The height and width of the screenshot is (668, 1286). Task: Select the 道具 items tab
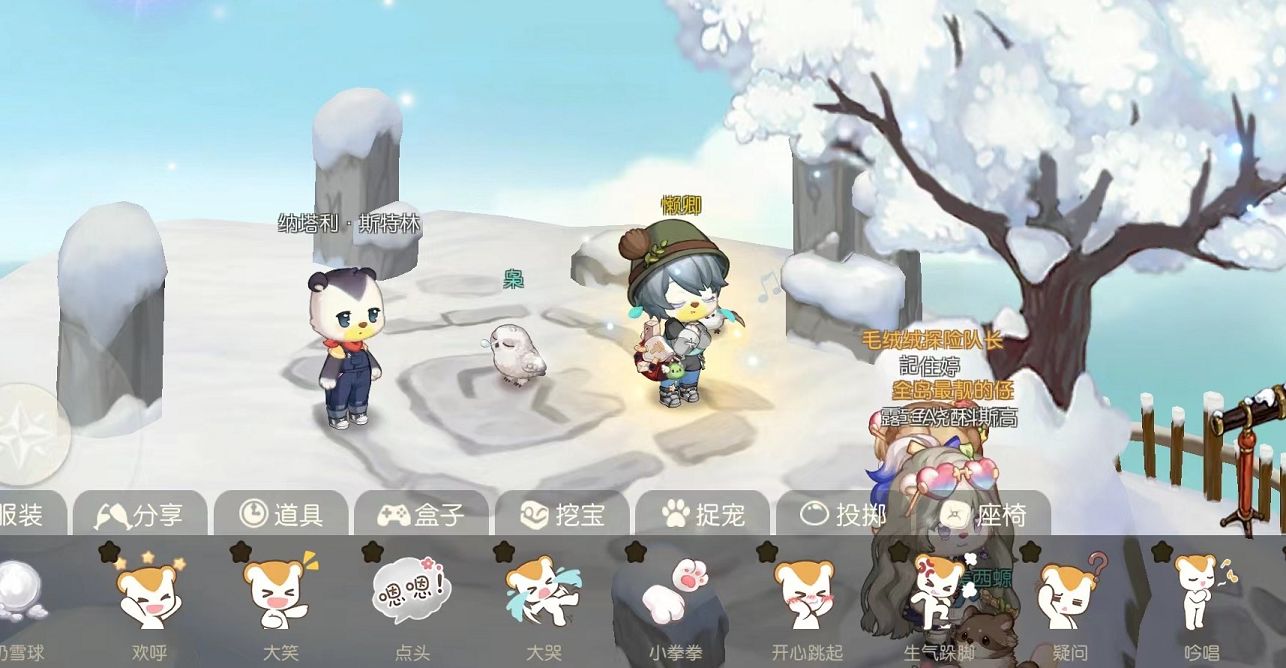tap(281, 515)
